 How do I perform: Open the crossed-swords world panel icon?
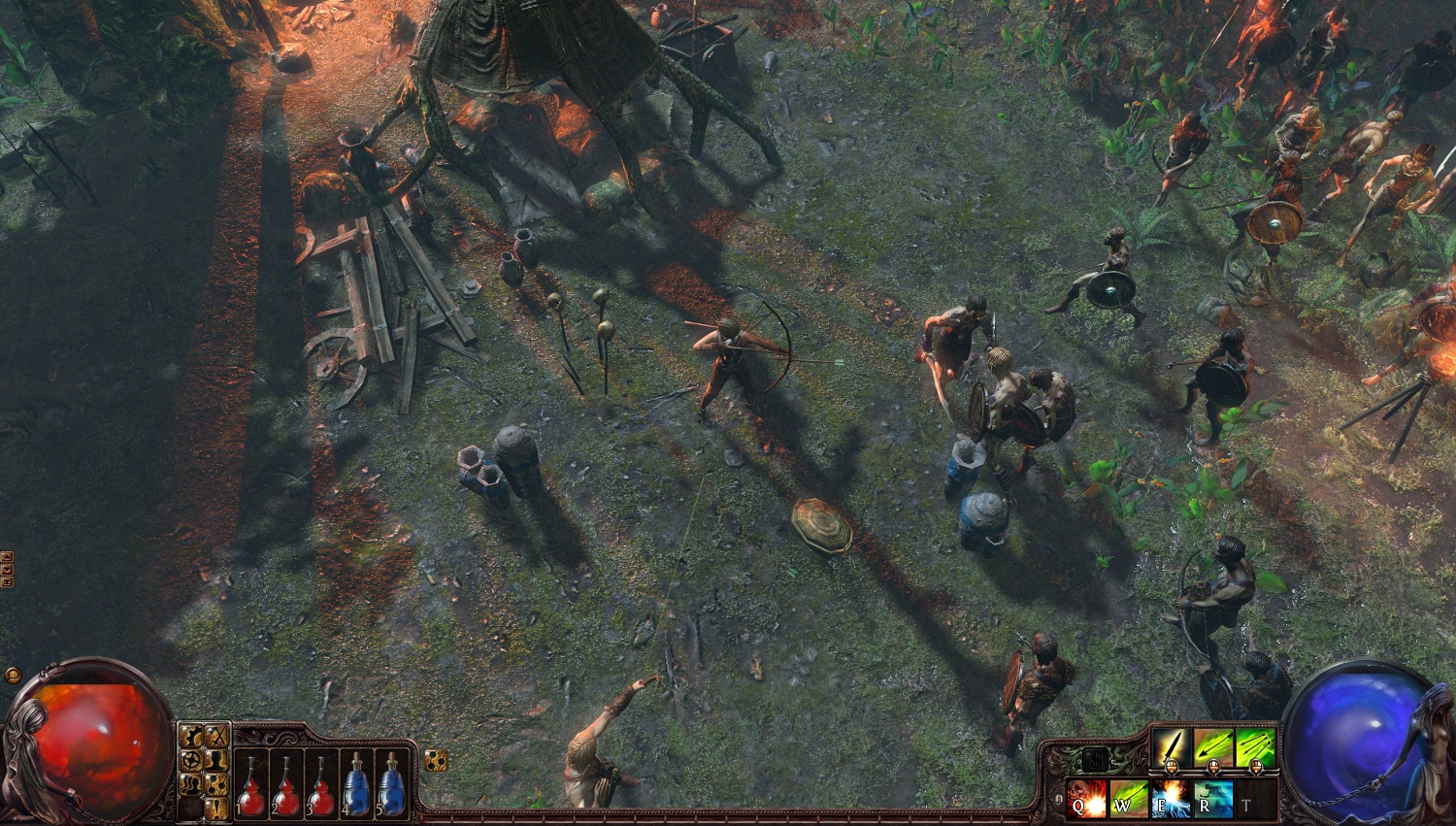(215, 736)
